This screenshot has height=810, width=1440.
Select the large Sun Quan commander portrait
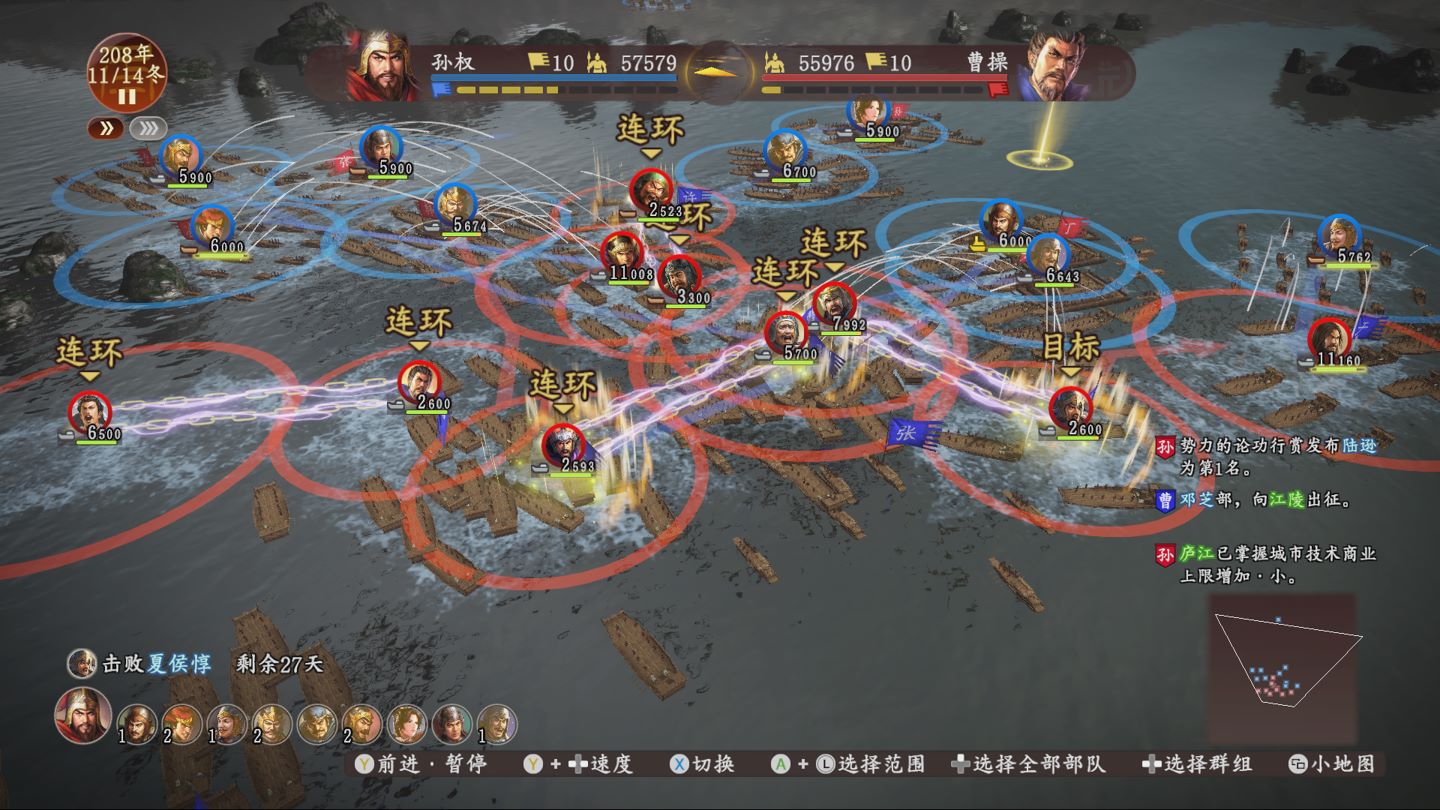click(82, 716)
